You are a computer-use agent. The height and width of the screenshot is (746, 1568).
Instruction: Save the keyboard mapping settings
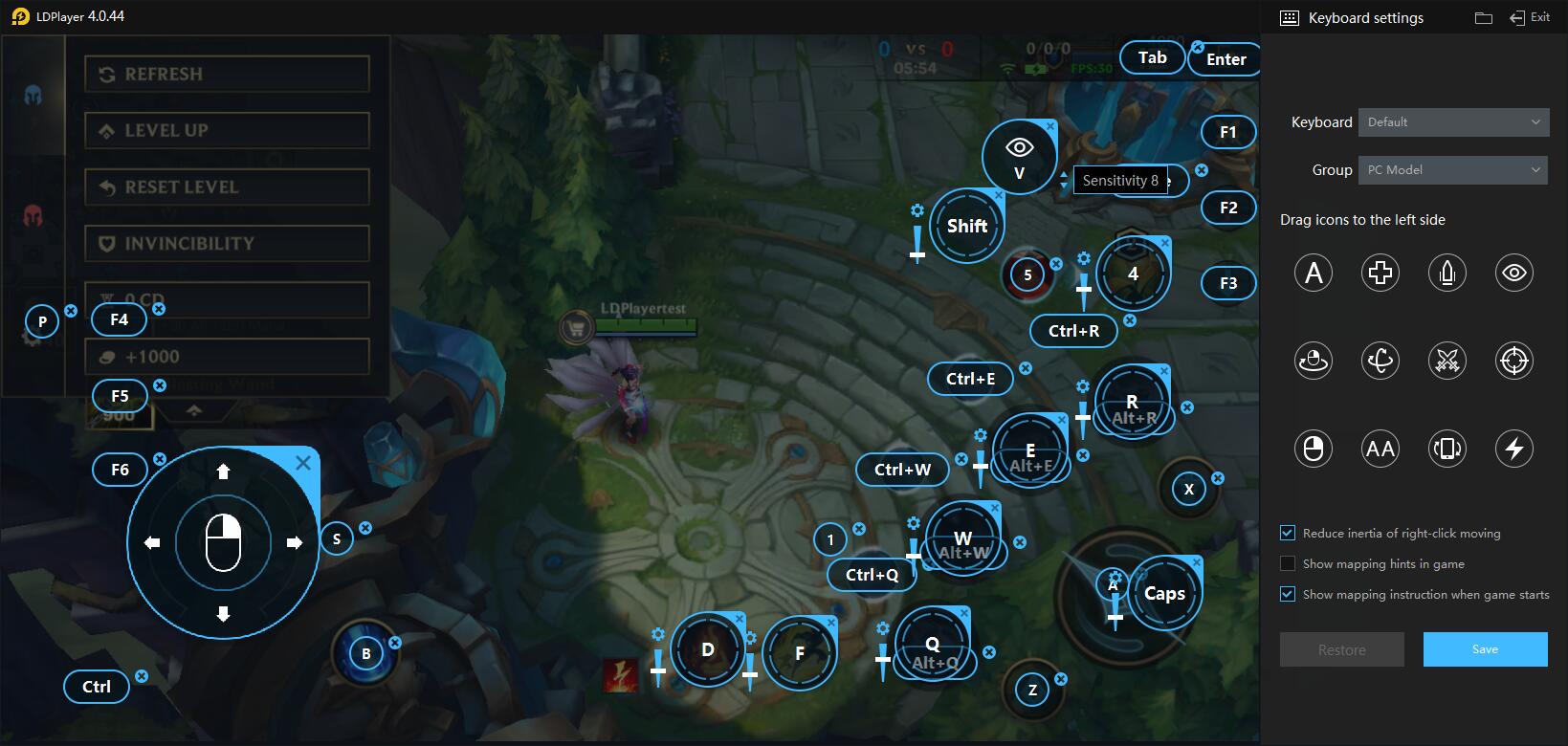[1484, 648]
